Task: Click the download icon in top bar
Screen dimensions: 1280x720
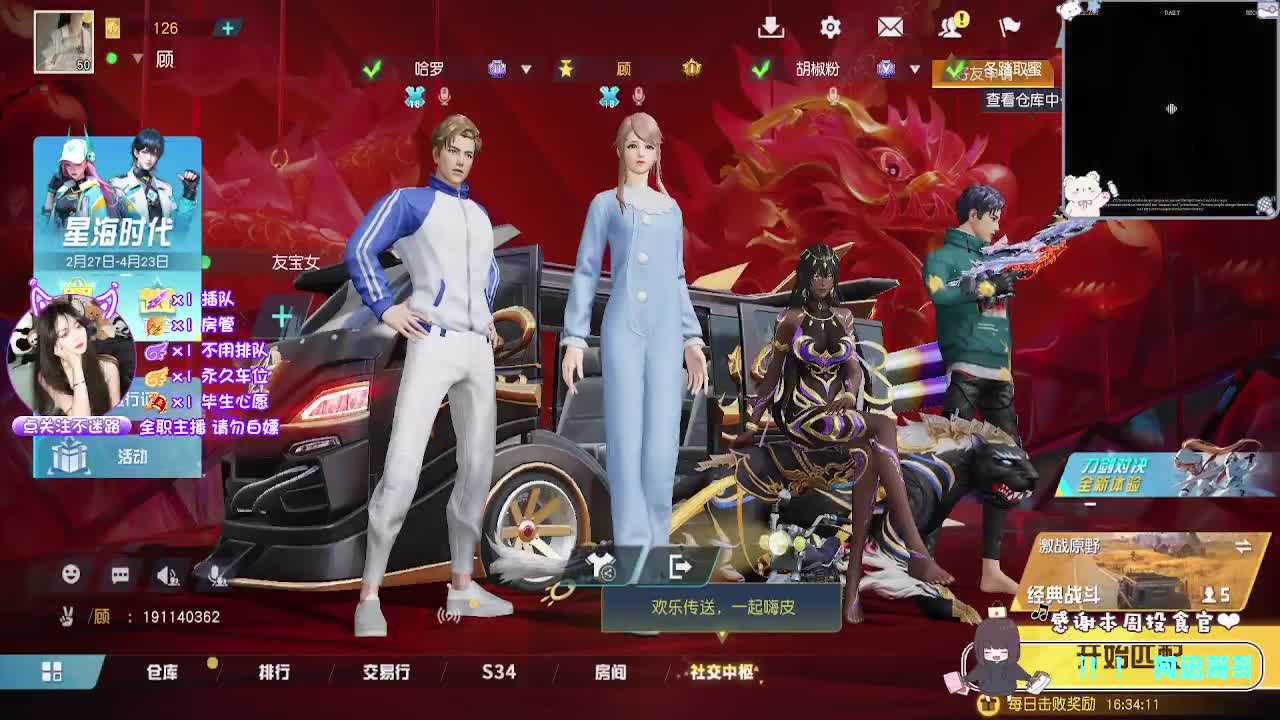Action: [771, 27]
